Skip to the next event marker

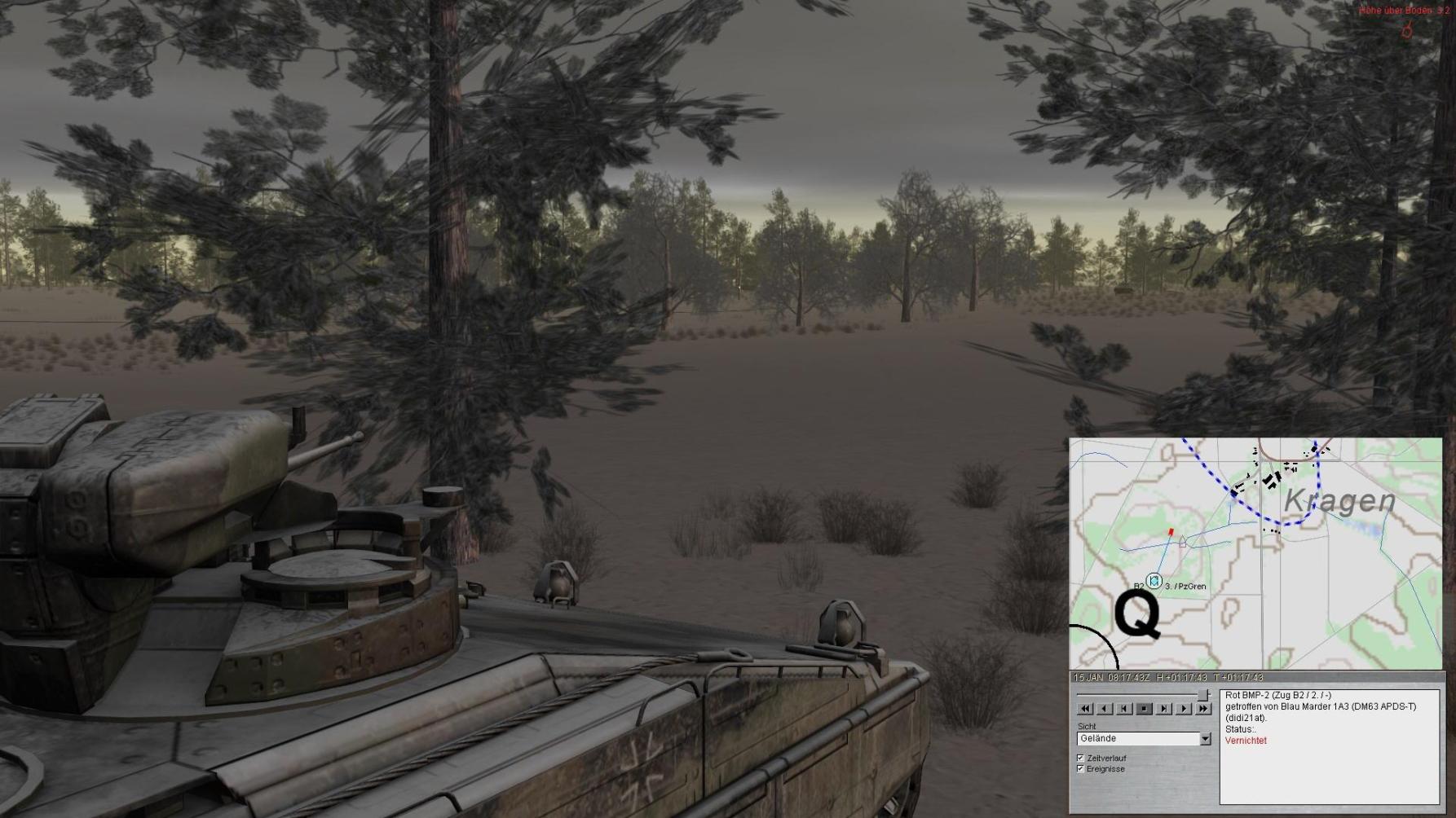(1164, 709)
